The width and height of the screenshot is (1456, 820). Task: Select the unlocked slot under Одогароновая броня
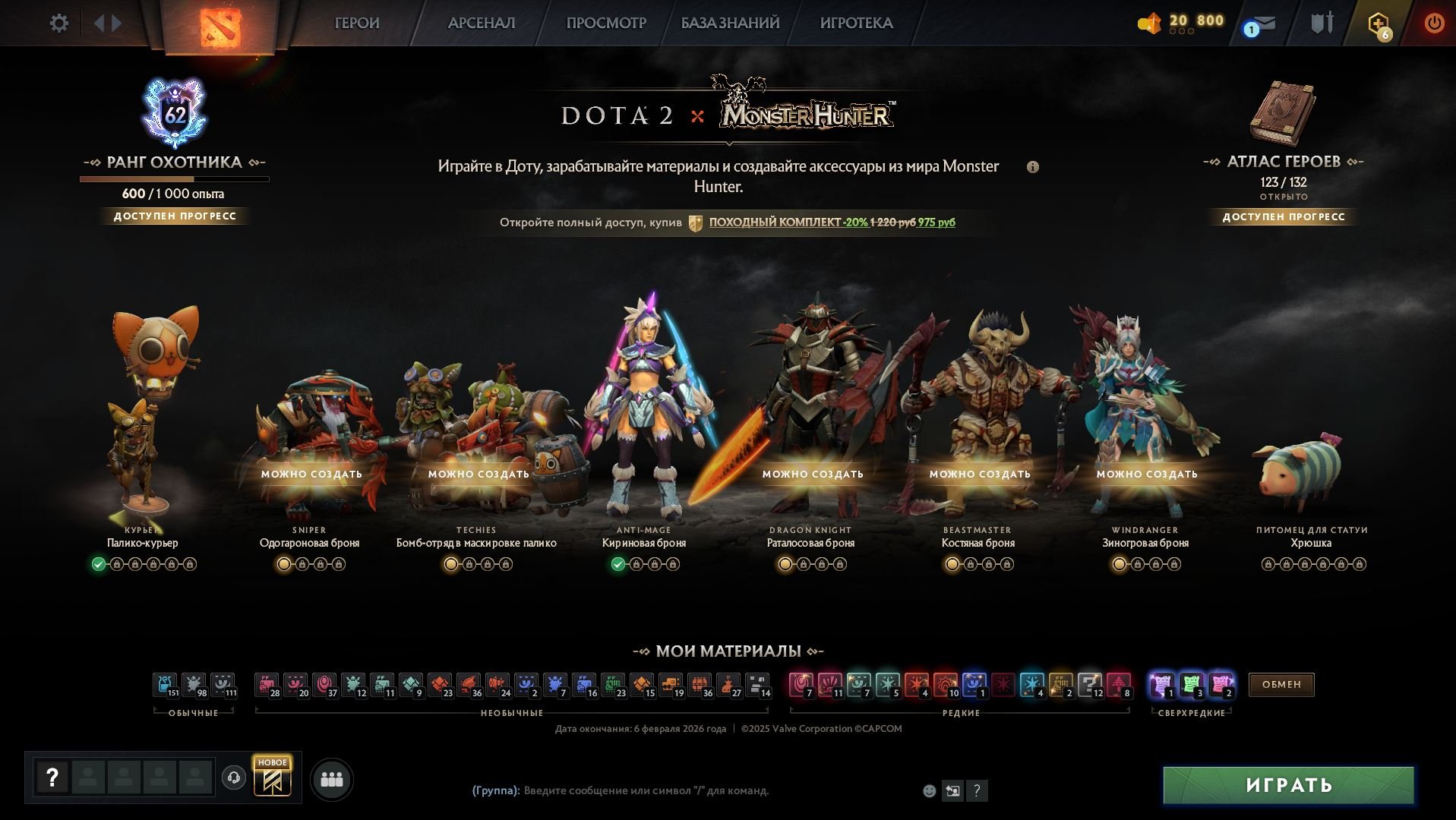283,564
